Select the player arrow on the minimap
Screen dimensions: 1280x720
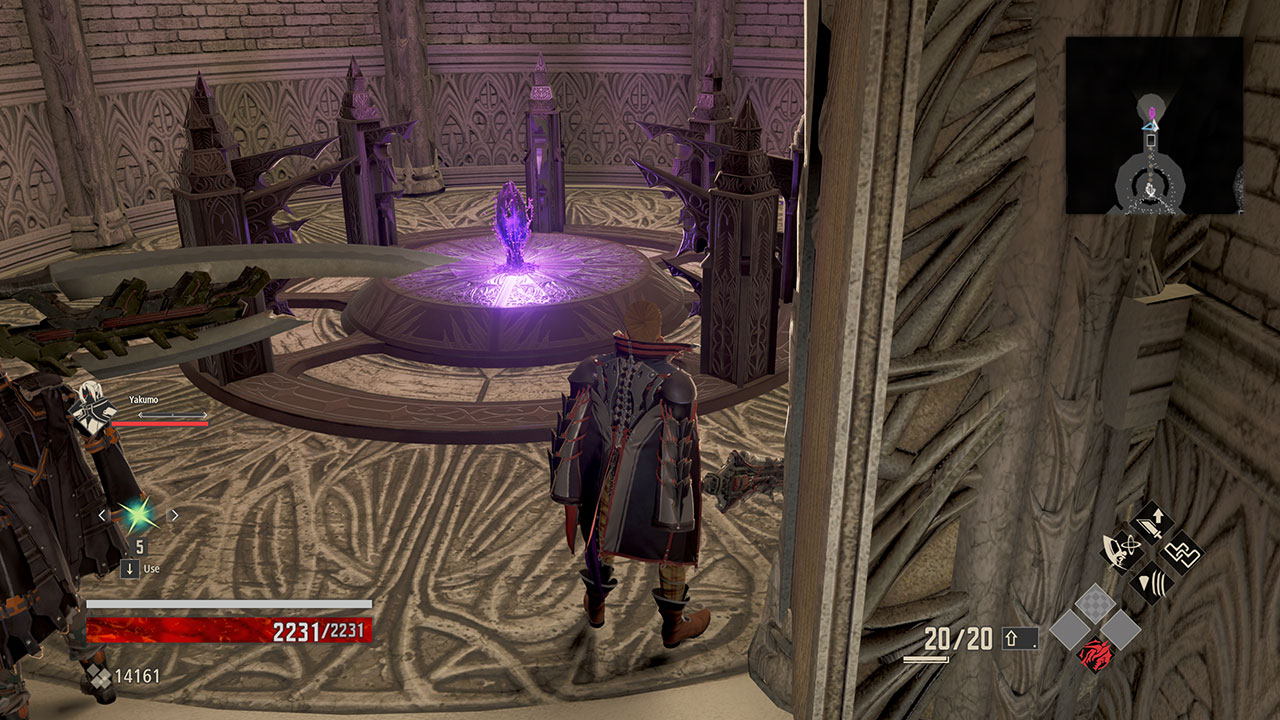[x=1149, y=126]
